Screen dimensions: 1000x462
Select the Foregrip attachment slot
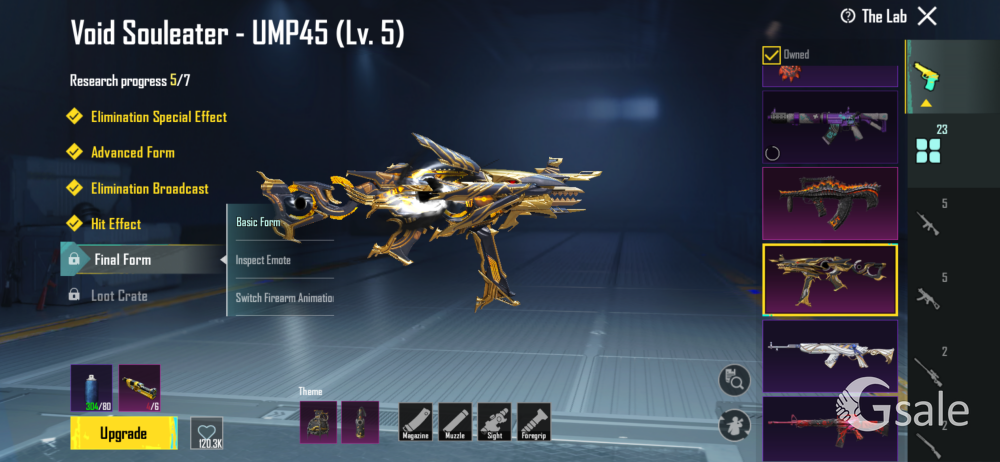click(532, 422)
